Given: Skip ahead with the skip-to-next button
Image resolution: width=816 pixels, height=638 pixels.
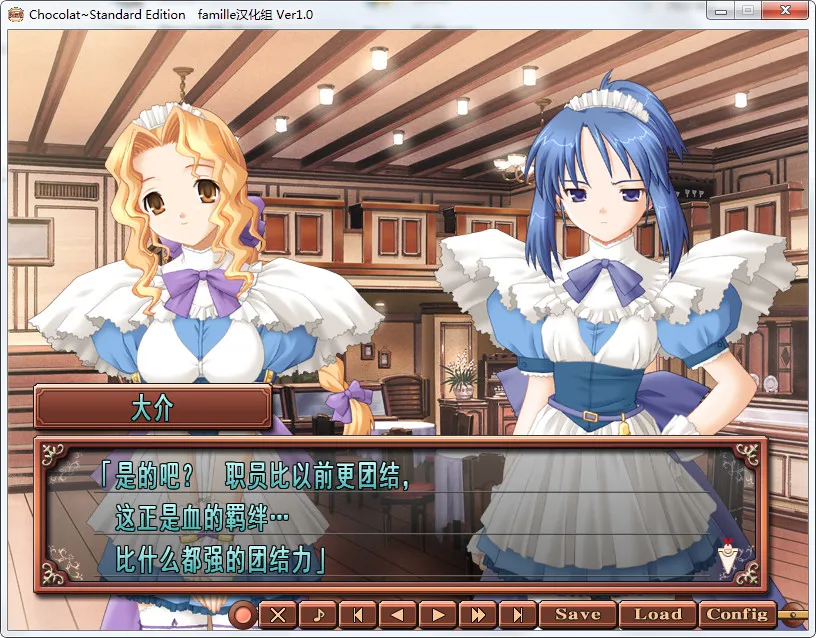Looking at the screenshot, I should 517,615.
